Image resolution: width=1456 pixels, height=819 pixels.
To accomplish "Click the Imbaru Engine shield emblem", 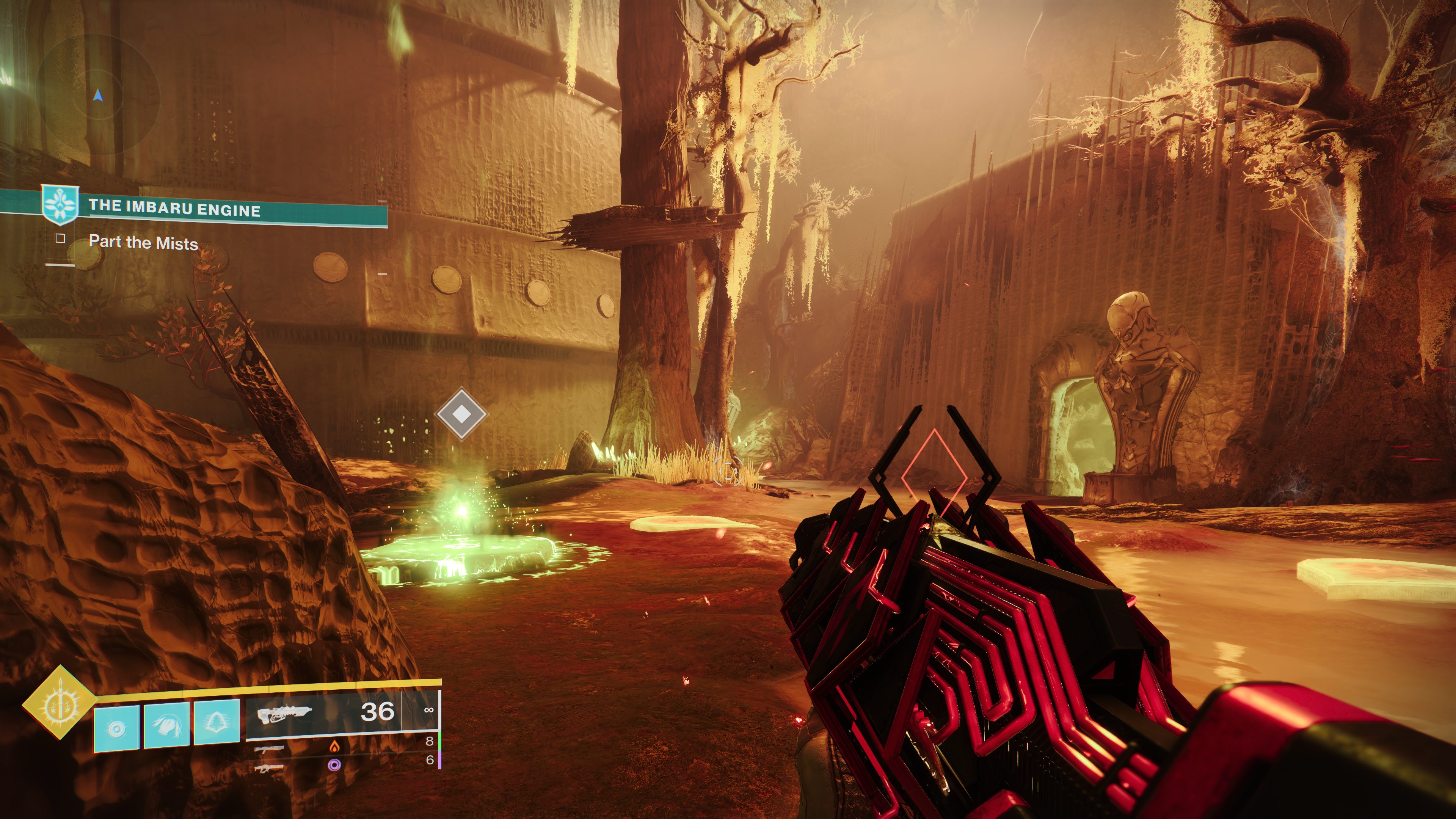I will (x=60, y=205).
